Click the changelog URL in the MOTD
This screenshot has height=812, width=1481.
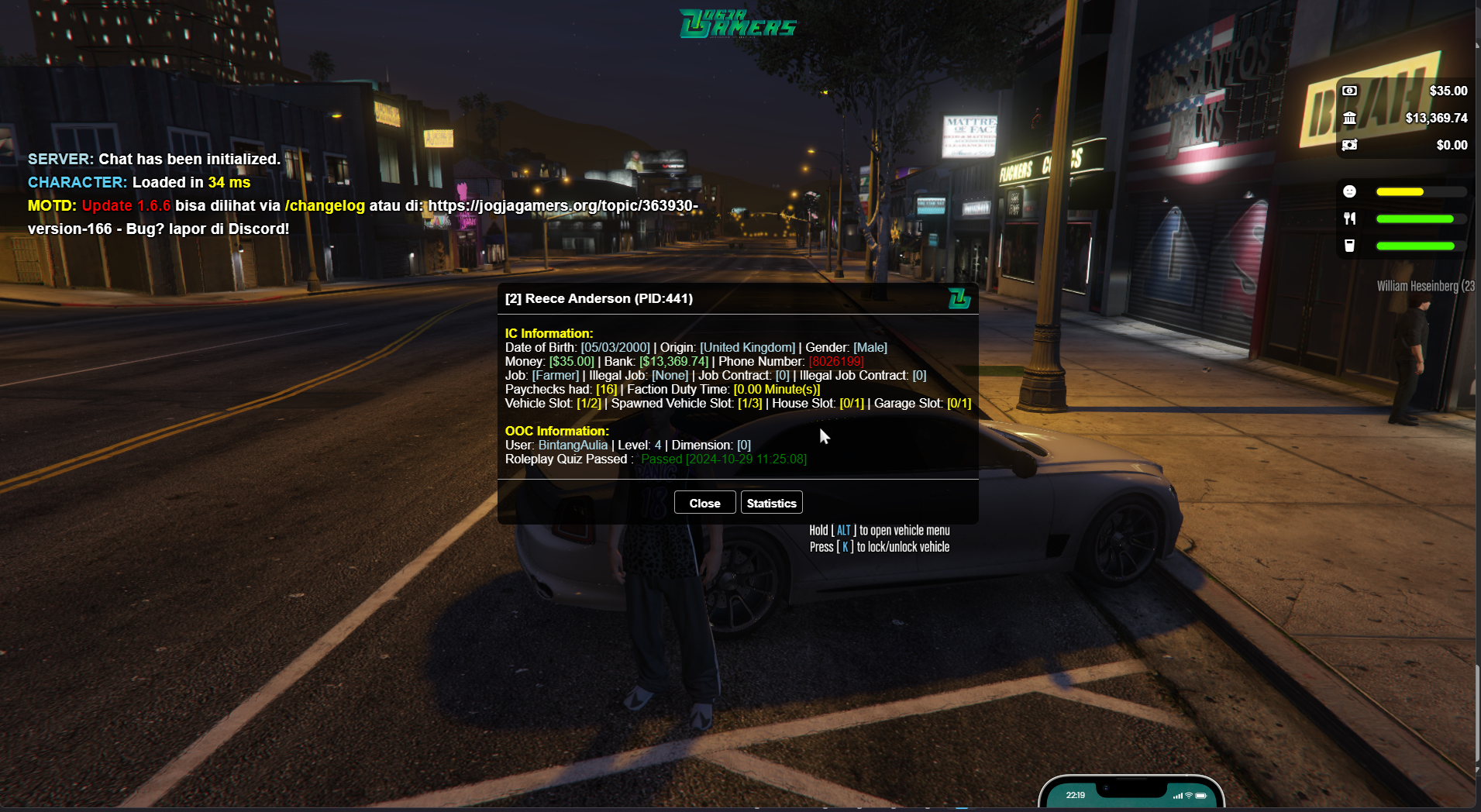[563, 206]
